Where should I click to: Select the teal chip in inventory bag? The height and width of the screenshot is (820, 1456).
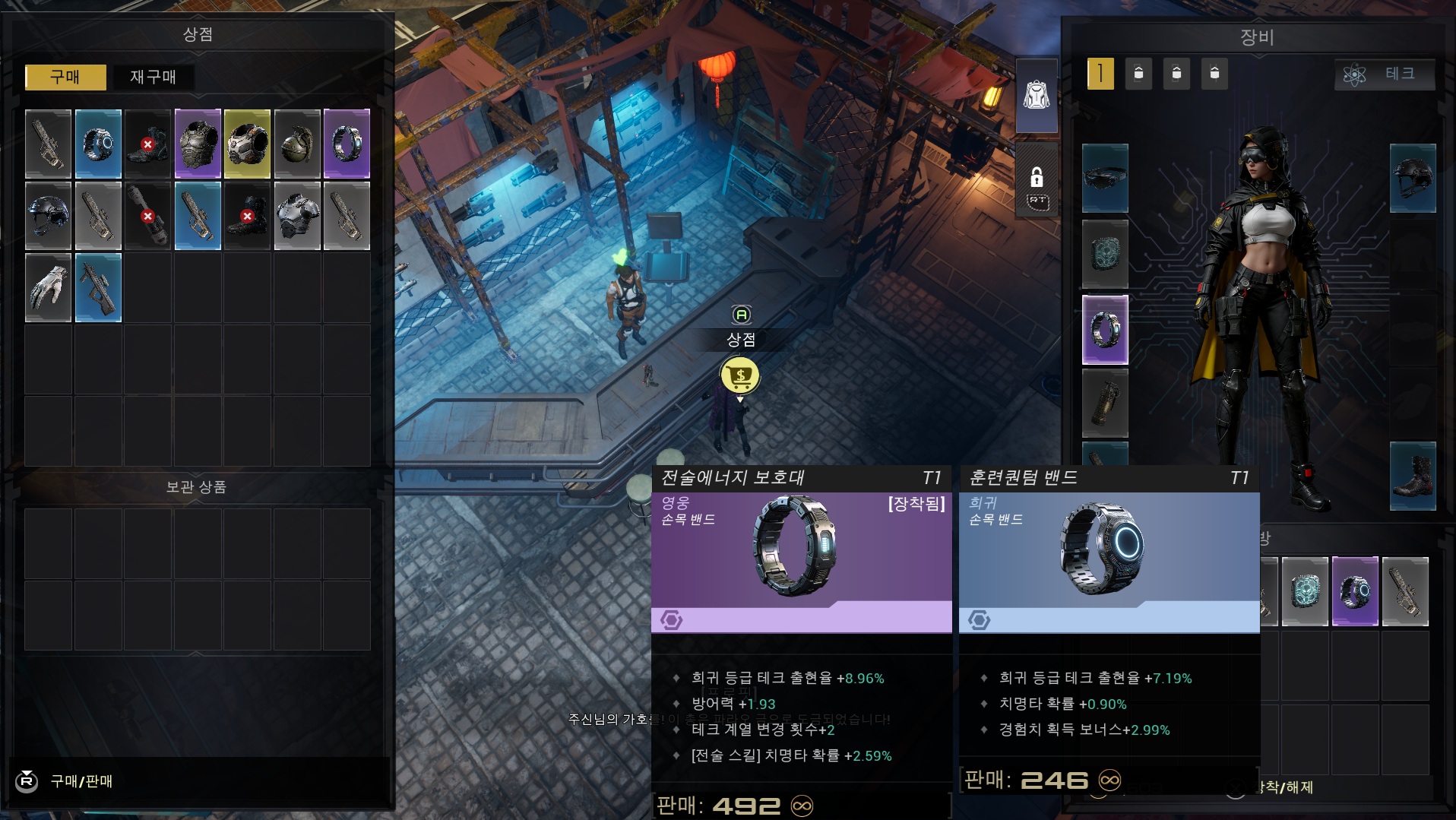pyautogui.click(x=1305, y=591)
